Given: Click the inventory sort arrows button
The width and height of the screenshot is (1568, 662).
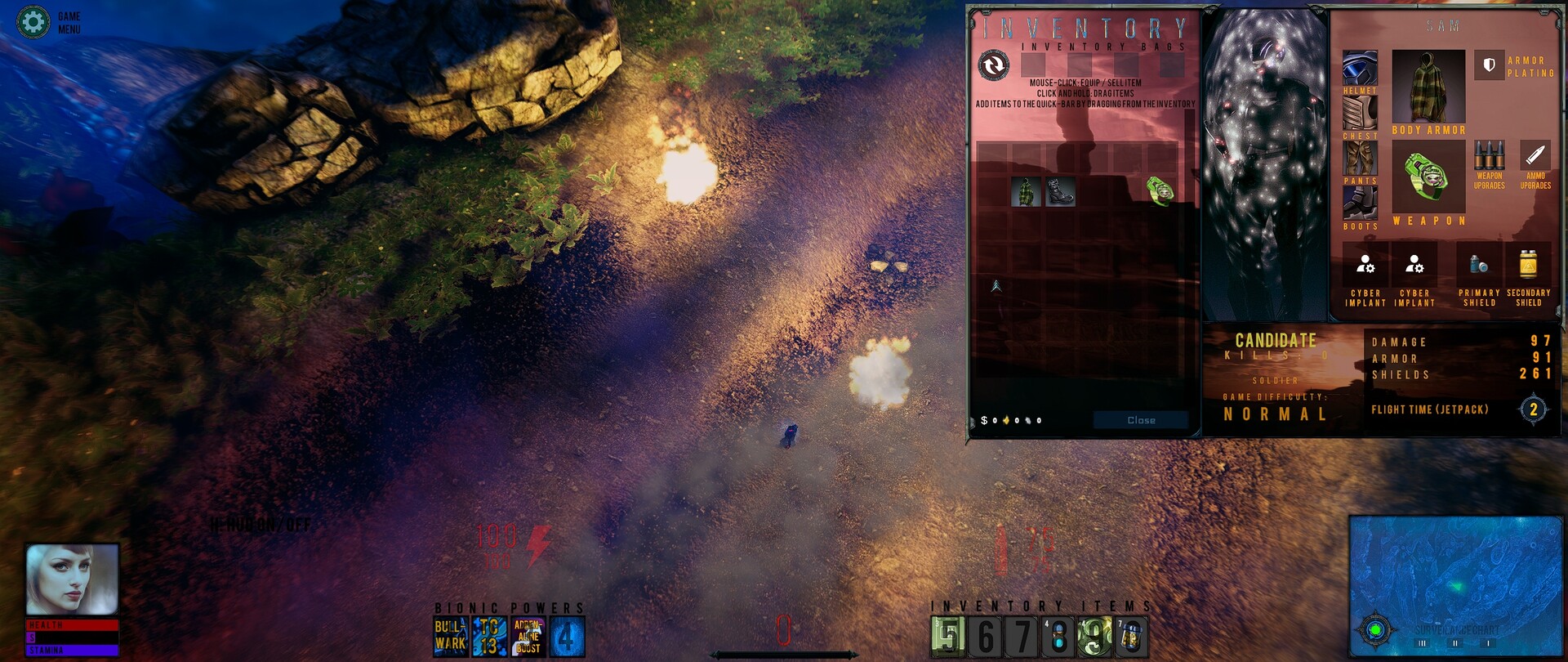Looking at the screenshot, I should [x=994, y=65].
